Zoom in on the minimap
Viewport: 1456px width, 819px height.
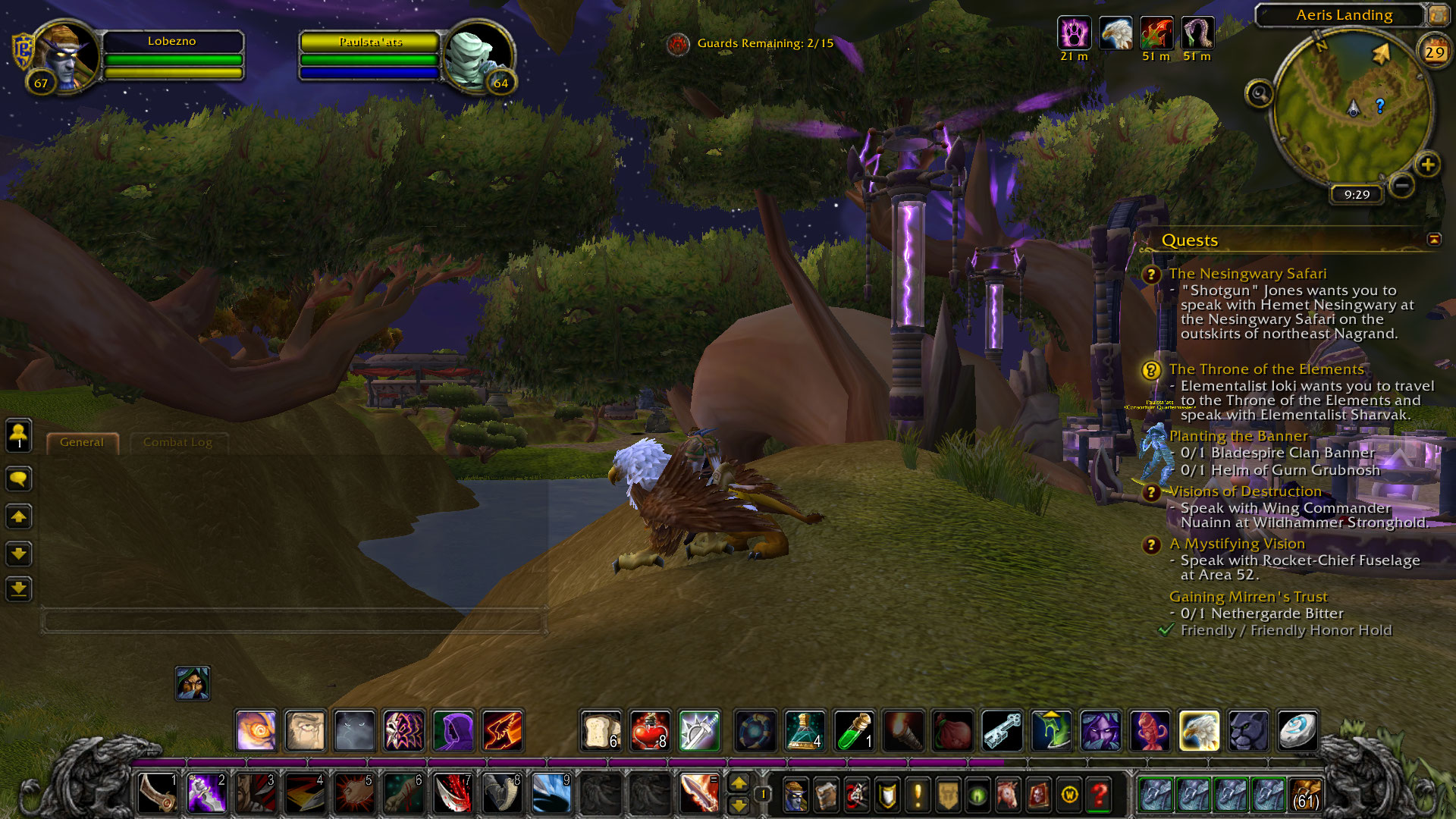coord(1427,165)
